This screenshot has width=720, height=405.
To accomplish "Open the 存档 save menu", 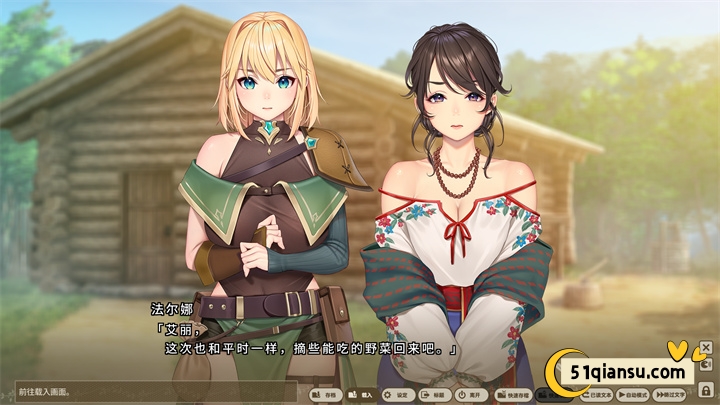I will coord(326,395).
